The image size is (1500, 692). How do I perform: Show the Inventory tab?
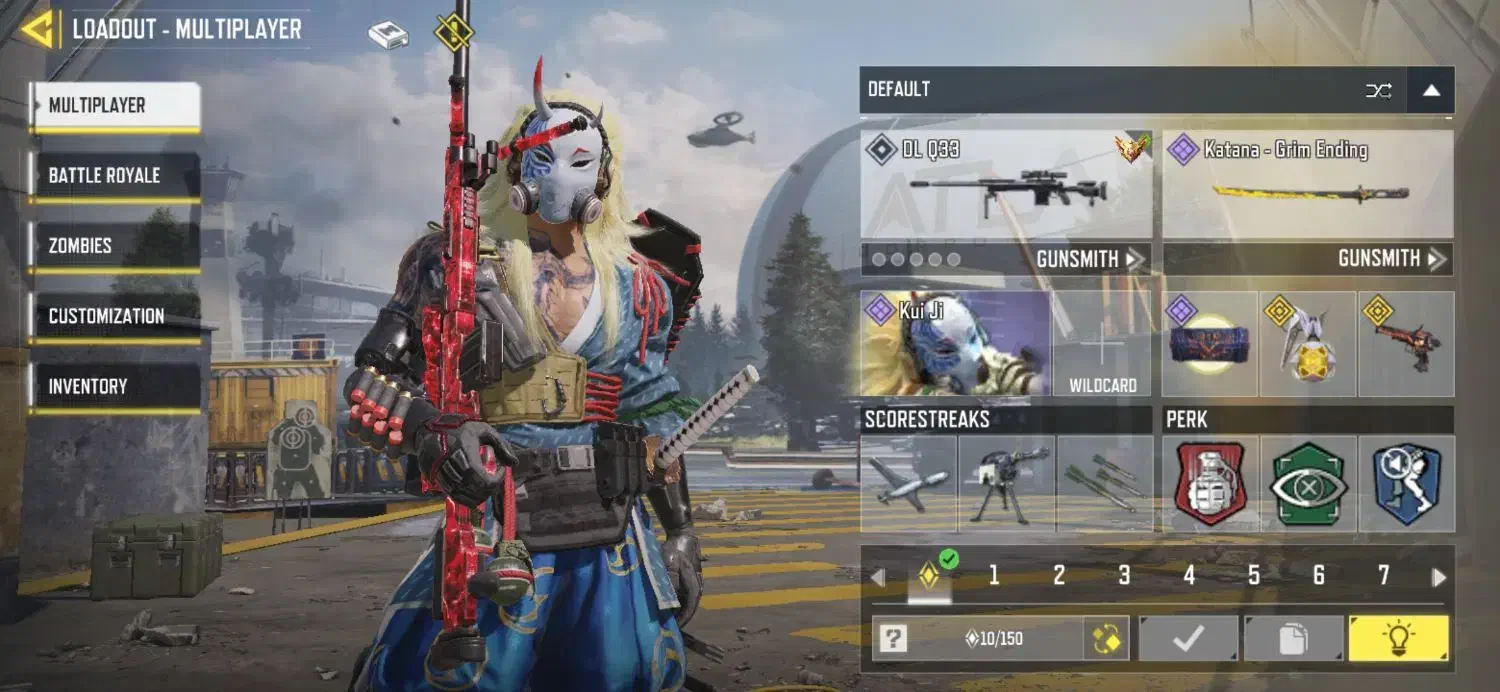click(x=115, y=386)
